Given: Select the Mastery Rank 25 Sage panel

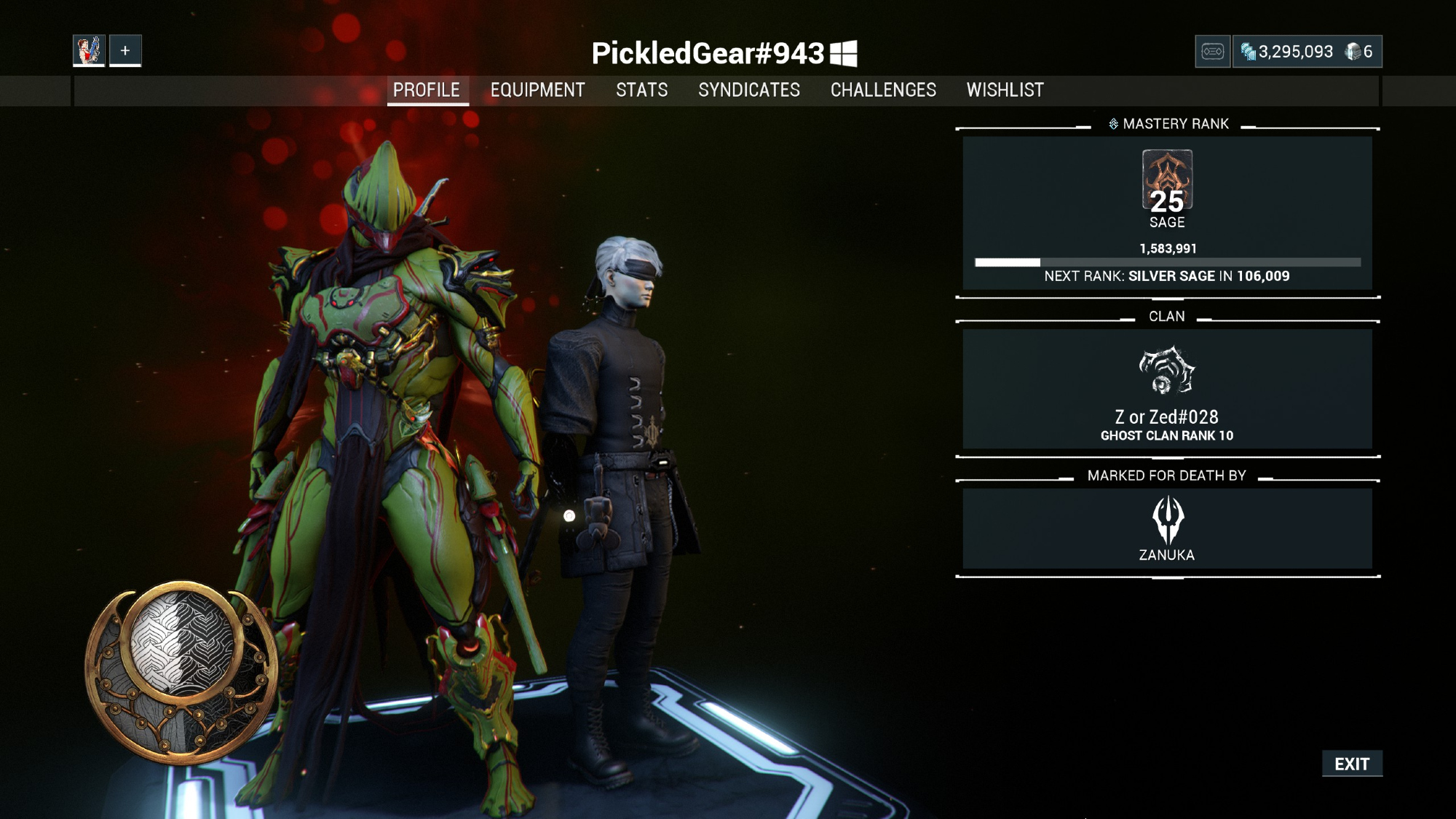Looking at the screenshot, I should coord(1167,213).
